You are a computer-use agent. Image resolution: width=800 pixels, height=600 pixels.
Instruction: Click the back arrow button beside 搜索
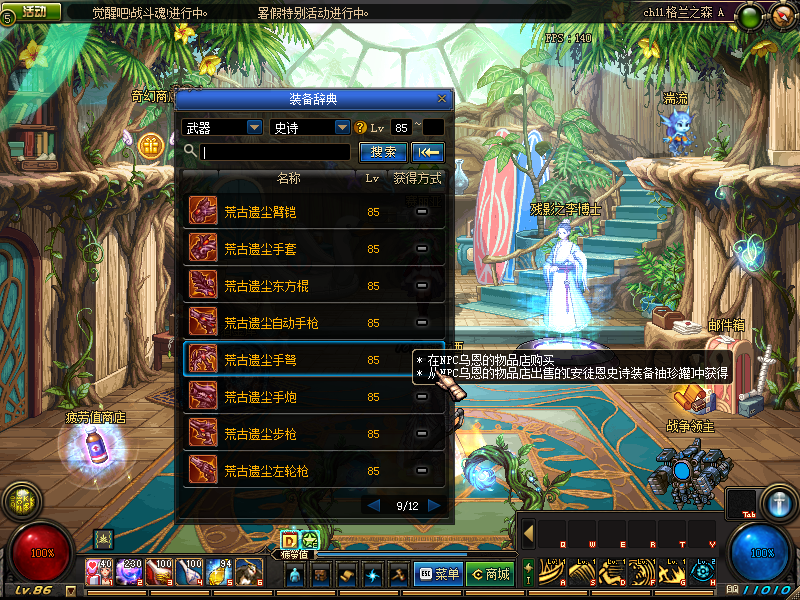(x=429, y=152)
